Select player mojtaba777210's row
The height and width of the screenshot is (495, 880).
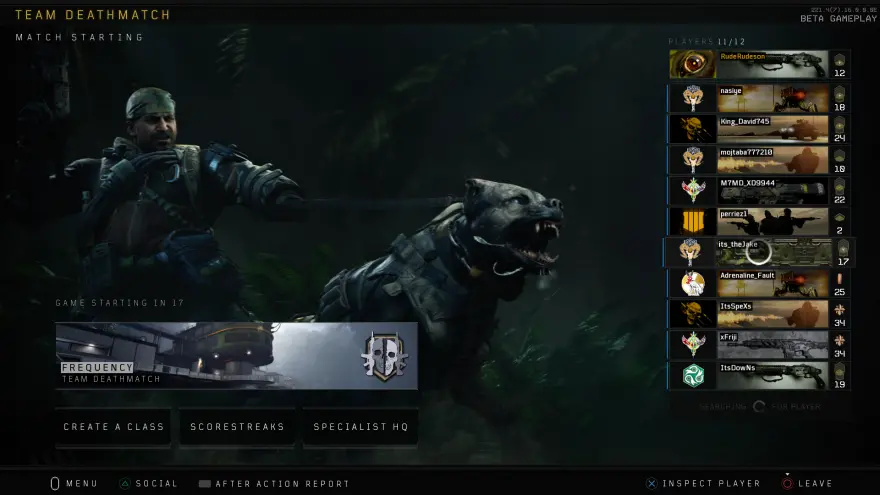coord(760,160)
